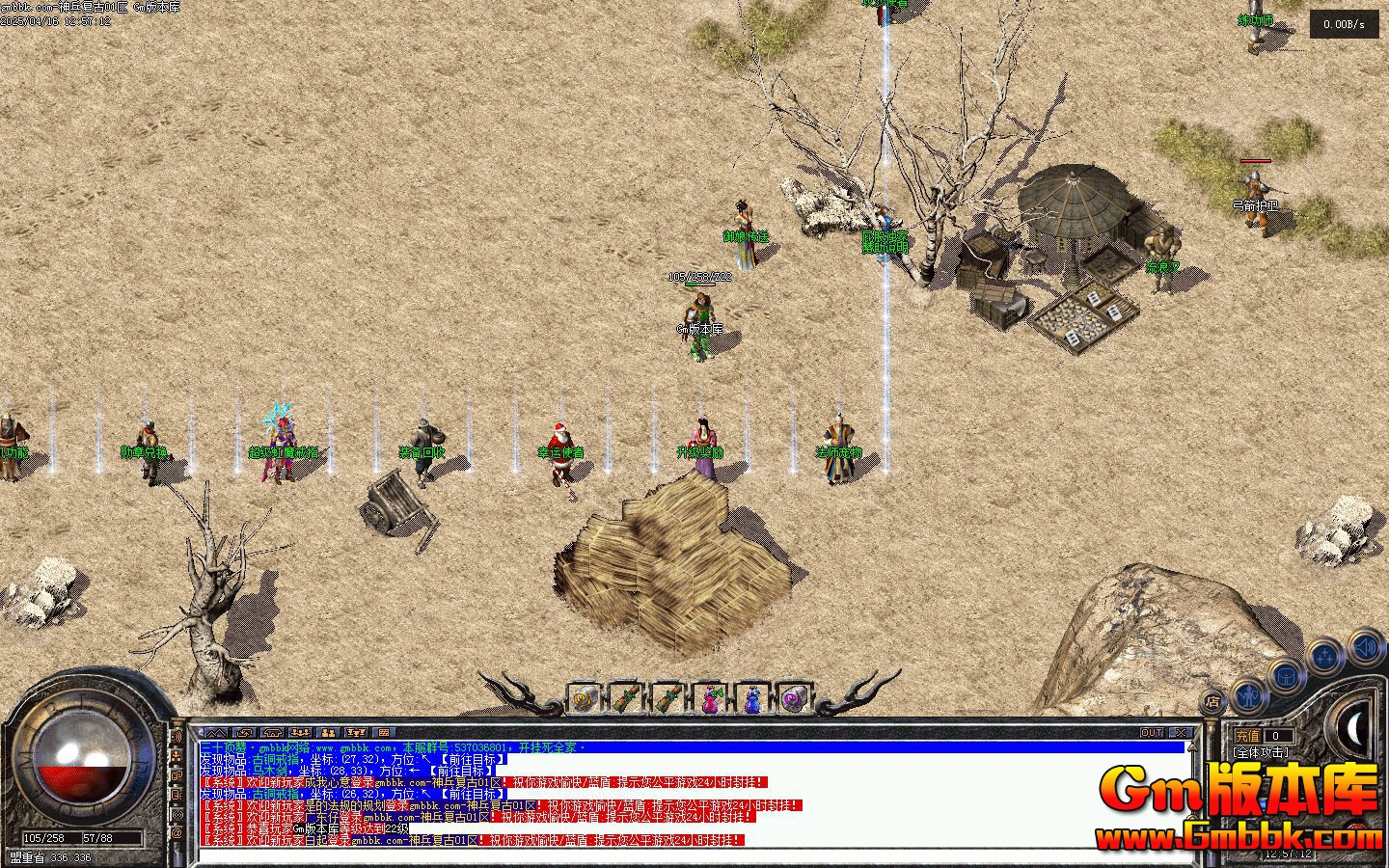Select the @ private chat channel icon

[x=177, y=831]
